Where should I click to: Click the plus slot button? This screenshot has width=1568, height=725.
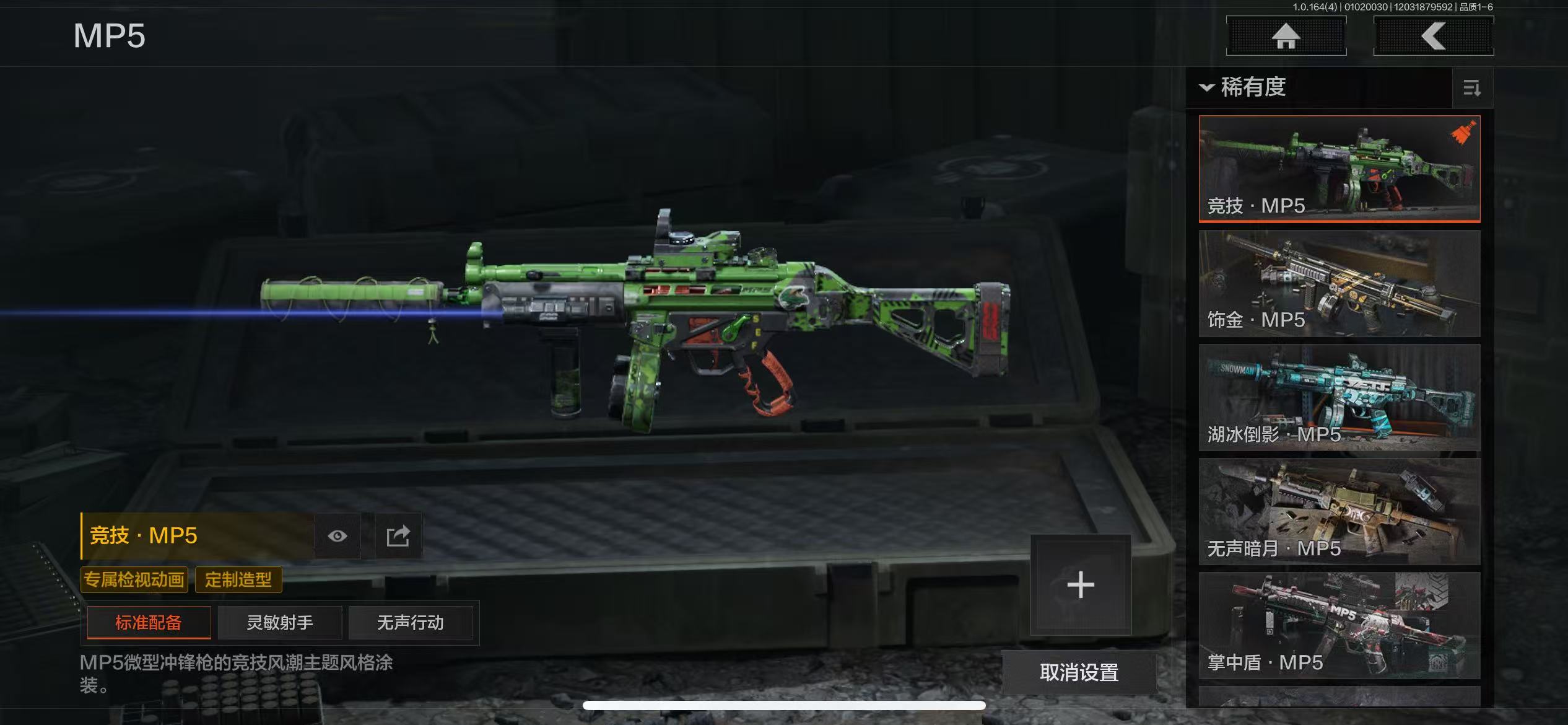click(1081, 585)
